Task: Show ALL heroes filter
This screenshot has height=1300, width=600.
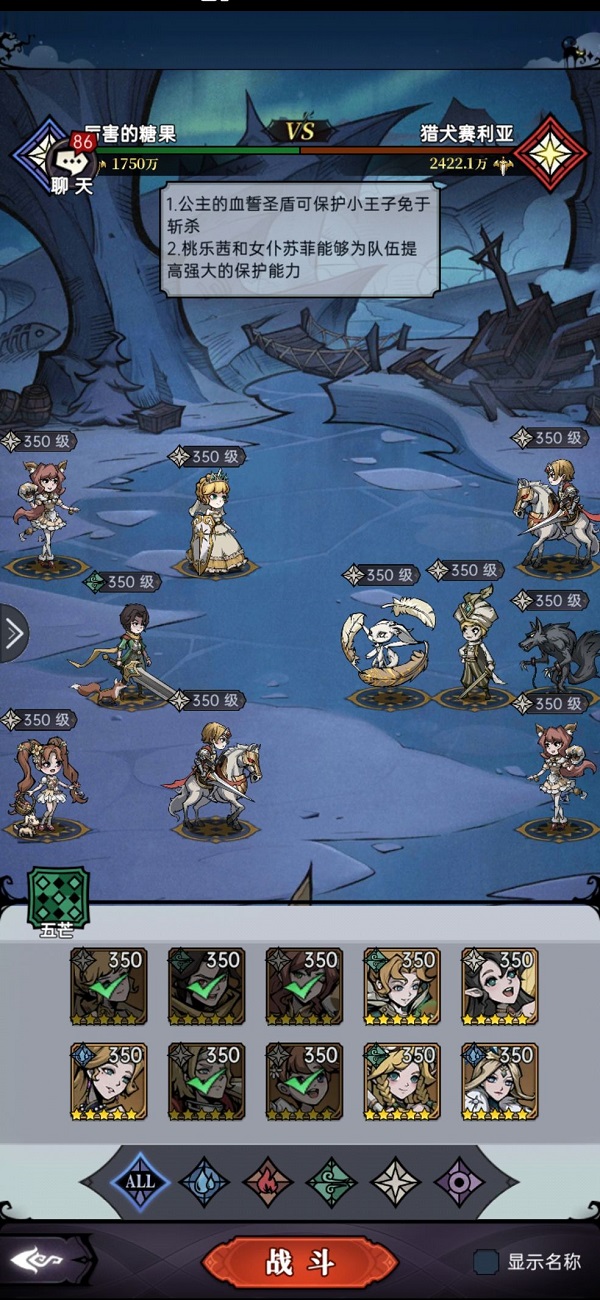Action: click(x=140, y=1181)
